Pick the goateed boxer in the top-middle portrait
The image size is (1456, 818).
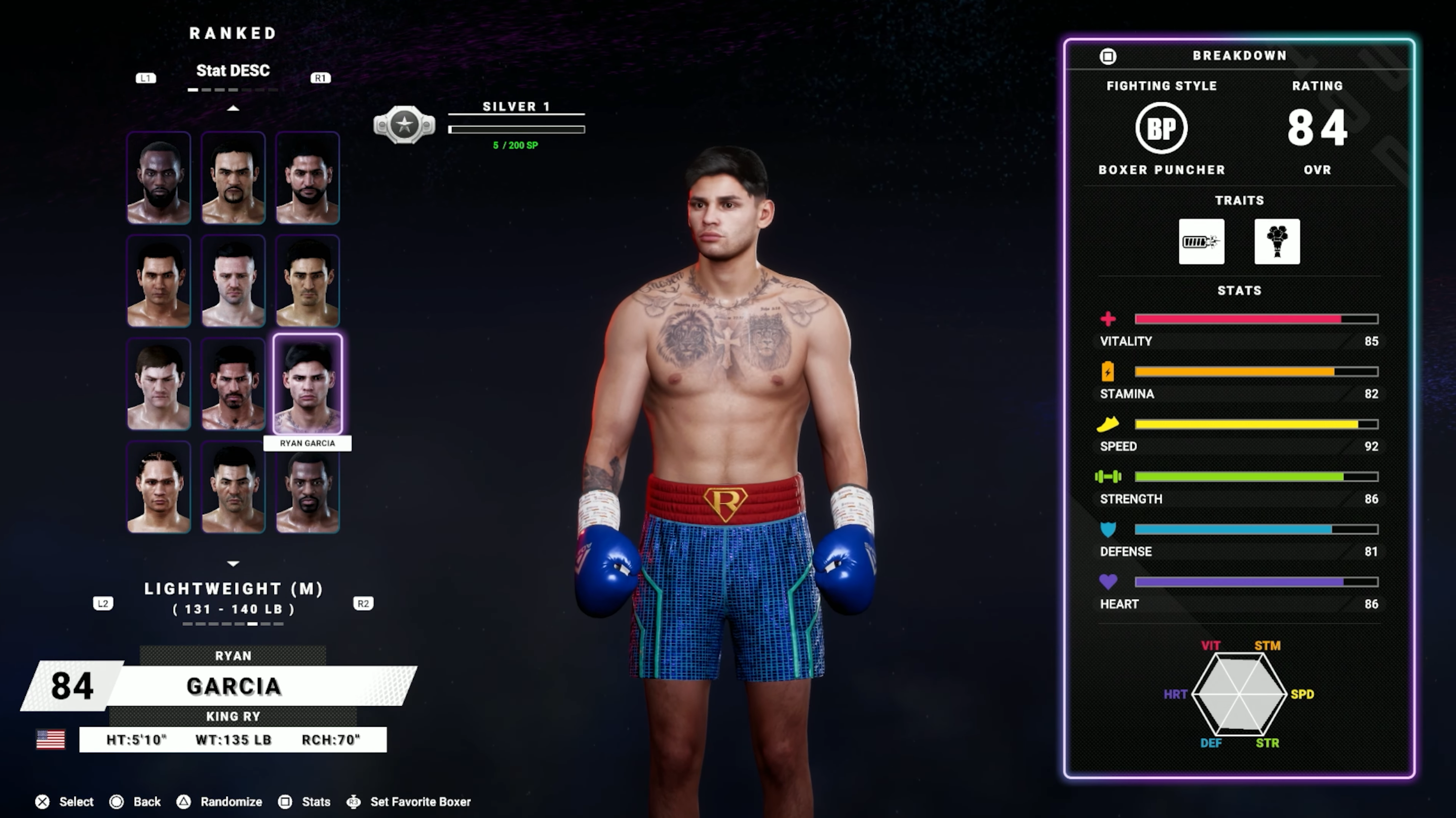click(x=234, y=178)
